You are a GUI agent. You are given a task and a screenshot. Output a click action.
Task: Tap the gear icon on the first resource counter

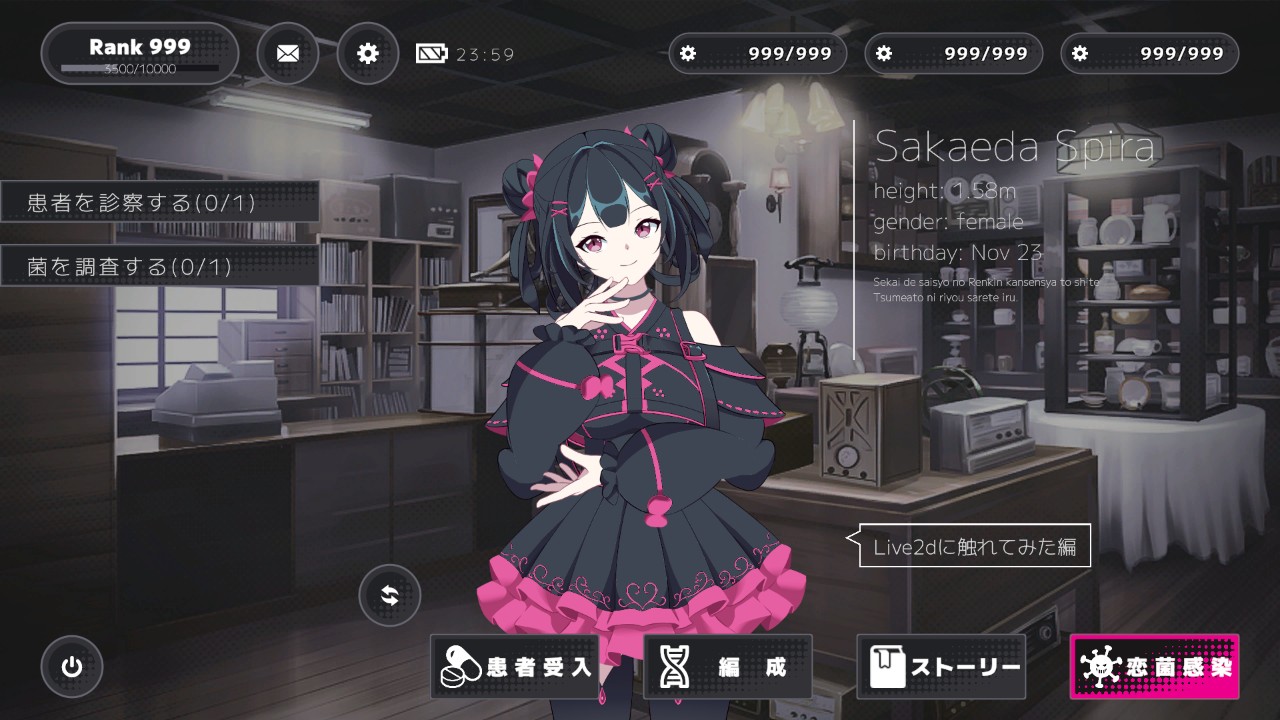click(688, 53)
